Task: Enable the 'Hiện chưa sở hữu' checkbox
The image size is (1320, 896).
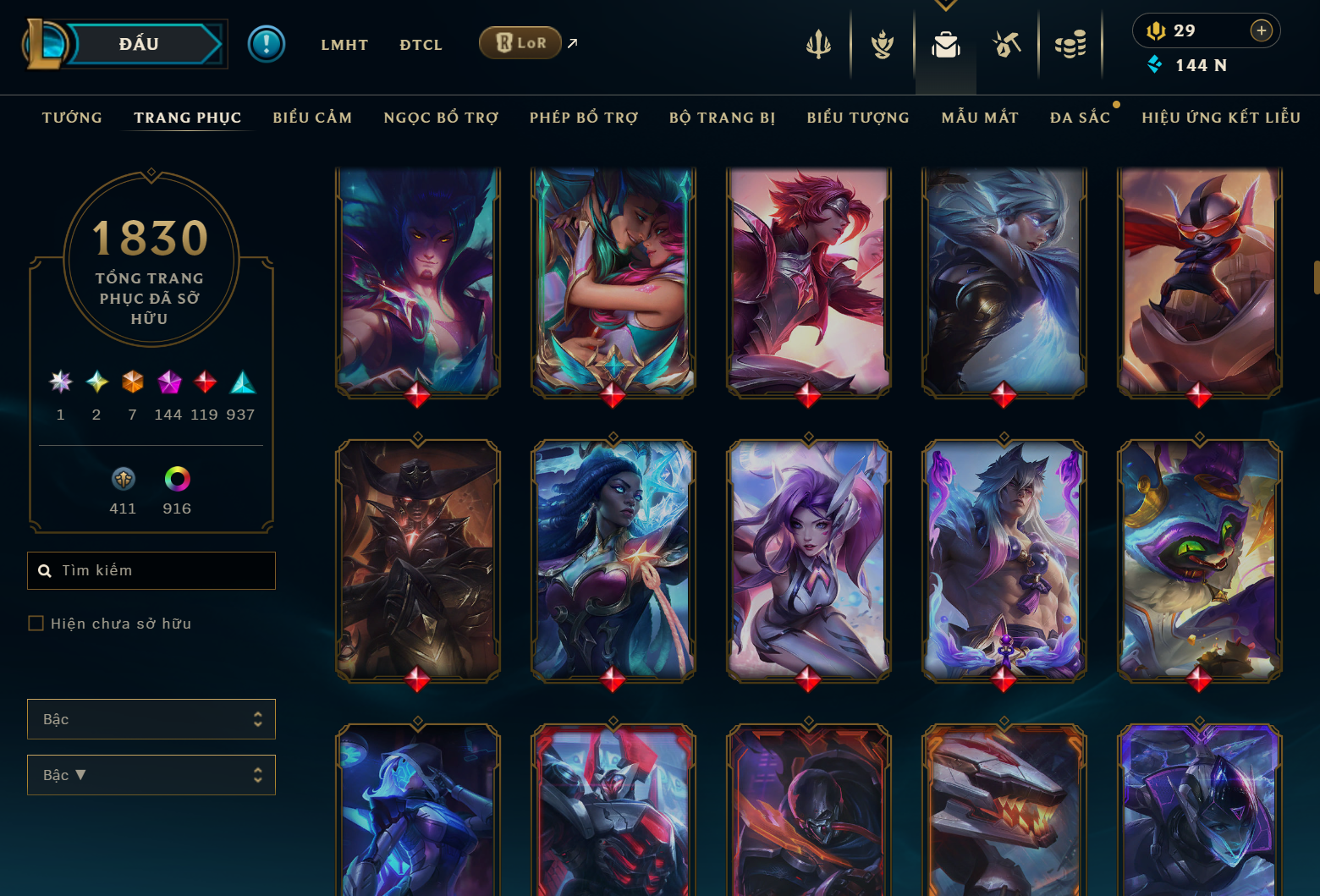Action: 36,623
